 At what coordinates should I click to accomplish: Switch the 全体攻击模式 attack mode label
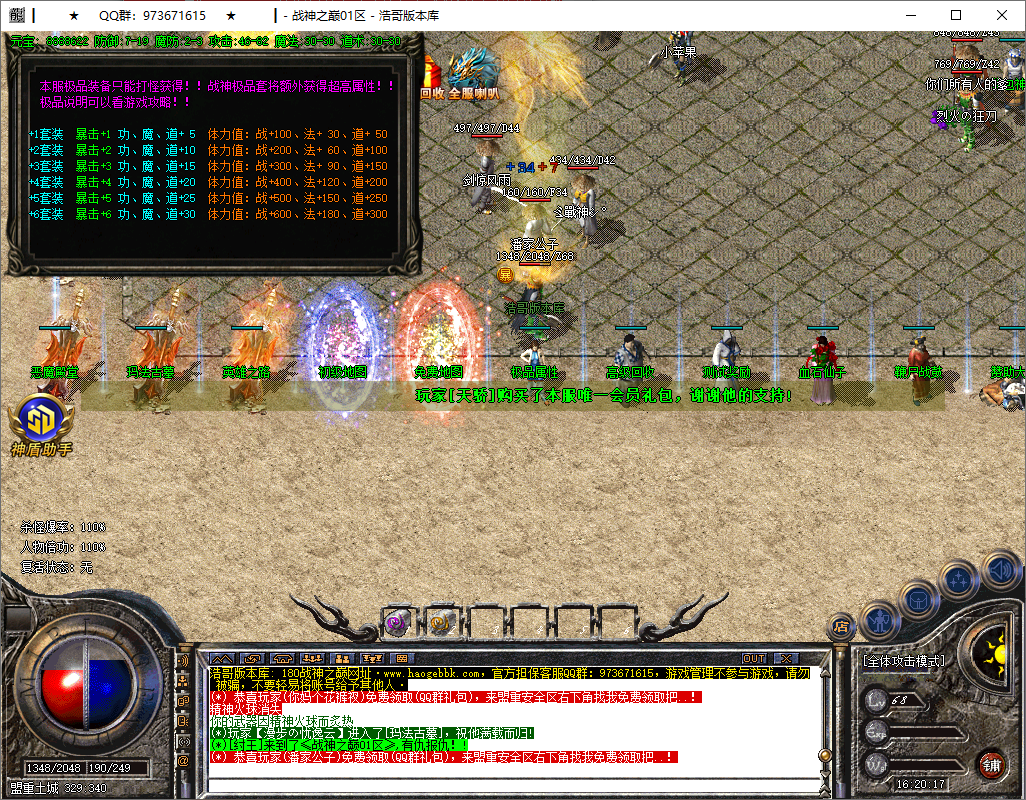pyautogui.click(x=903, y=661)
